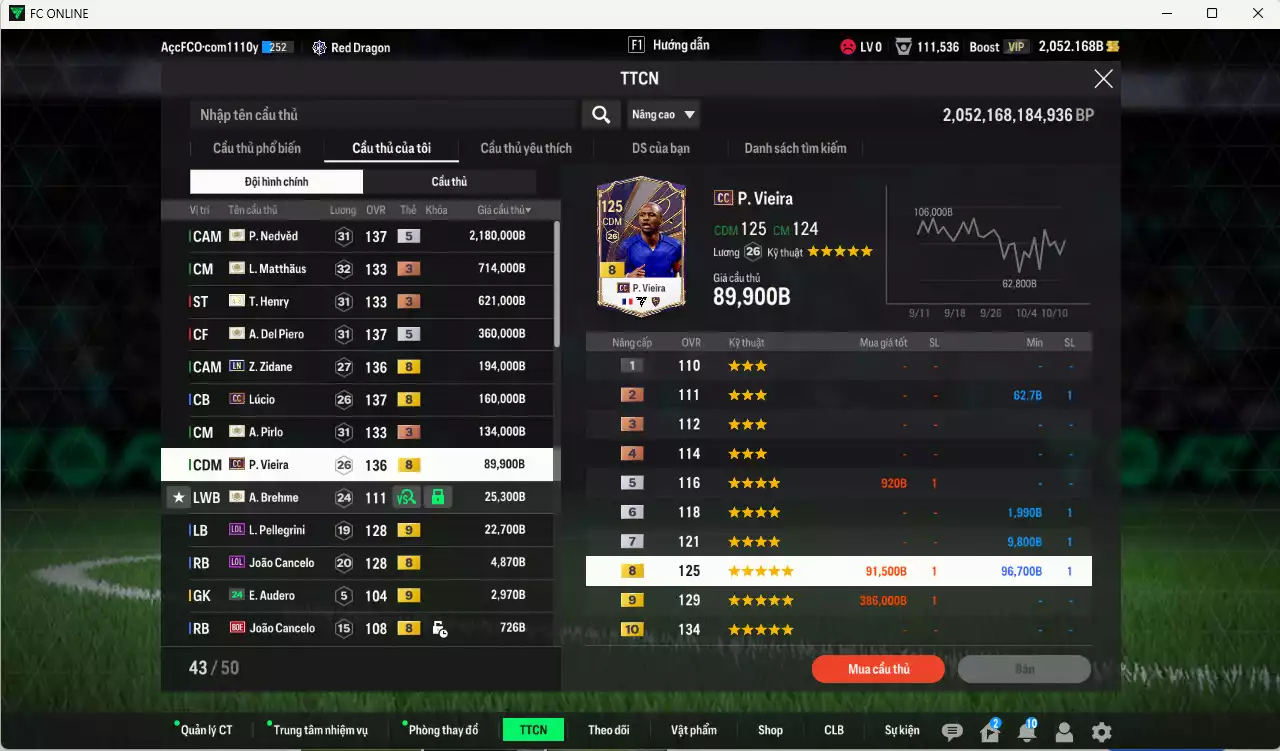
Task: Click the Red Dragon club emblem
Action: [318, 46]
